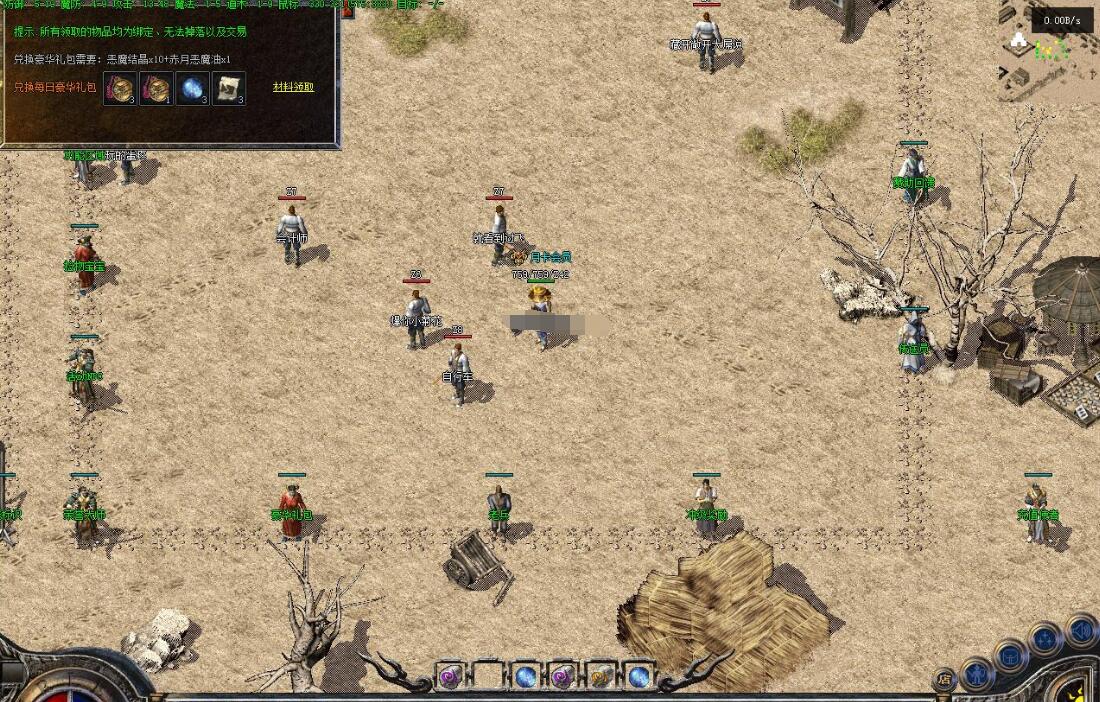Open the character figure round button
This screenshot has width=1100, height=702.
976,673
